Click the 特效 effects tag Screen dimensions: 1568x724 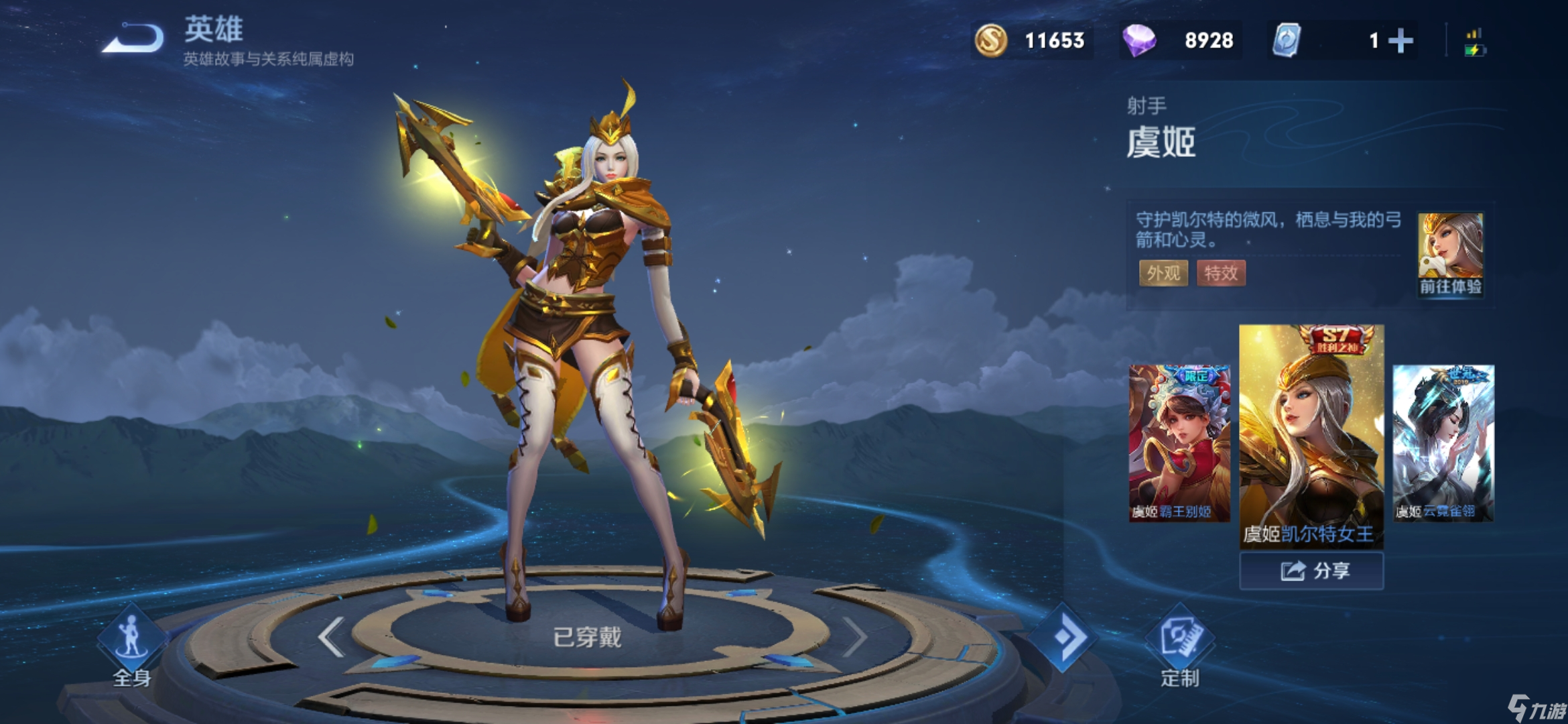[x=1221, y=273]
